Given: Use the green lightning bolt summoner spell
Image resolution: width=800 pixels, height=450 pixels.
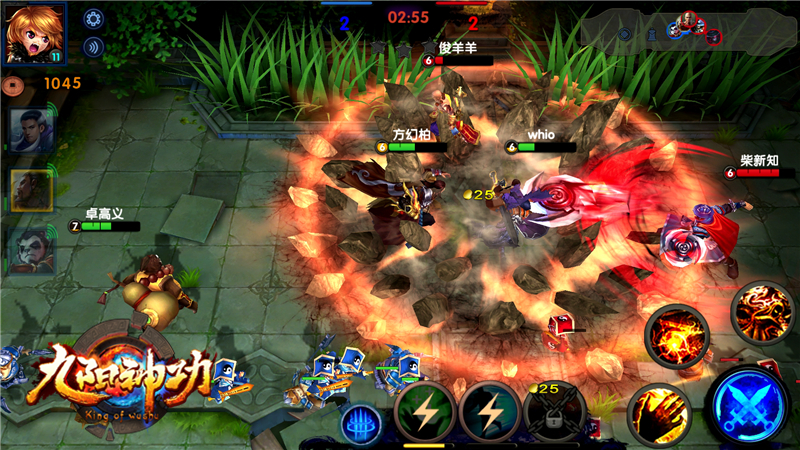Looking at the screenshot, I should [425, 411].
